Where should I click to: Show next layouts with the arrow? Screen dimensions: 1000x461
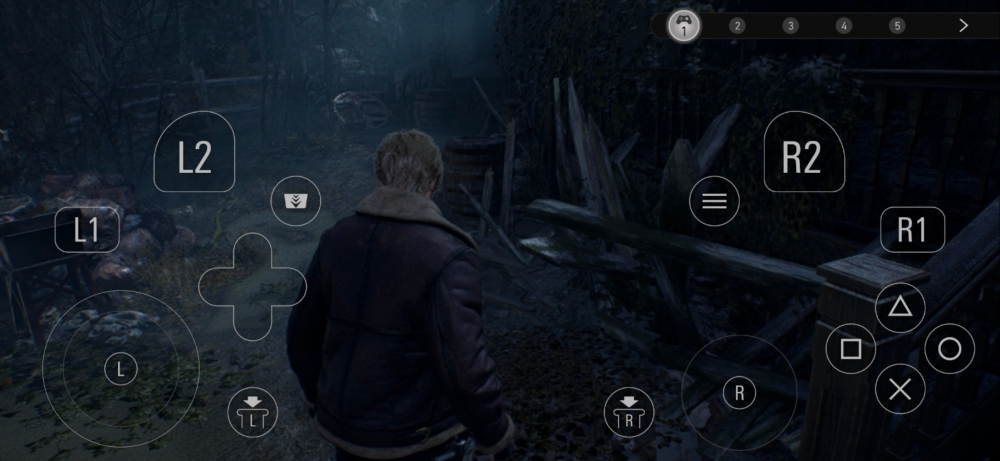click(x=963, y=26)
